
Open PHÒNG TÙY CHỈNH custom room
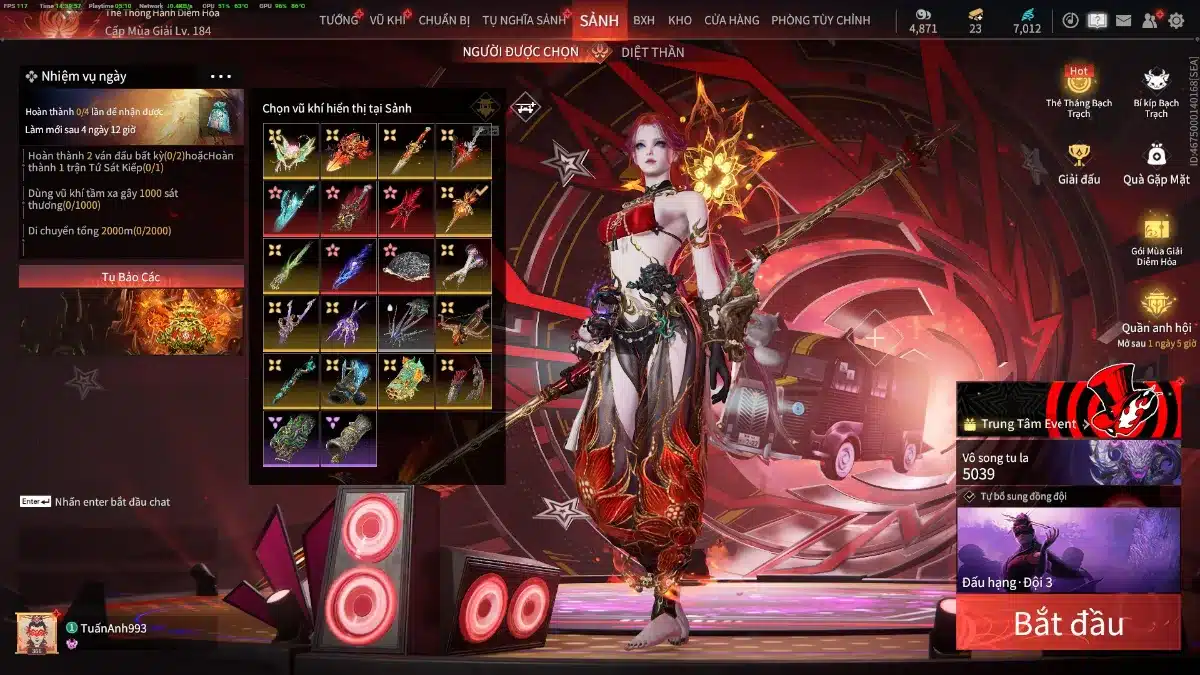820,20
